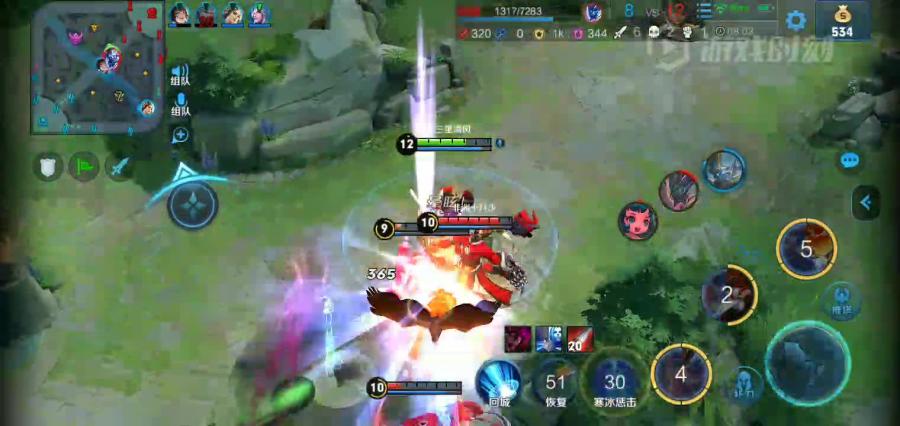
Task: Open the quick chat plus bubble
Action: (x=181, y=135)
